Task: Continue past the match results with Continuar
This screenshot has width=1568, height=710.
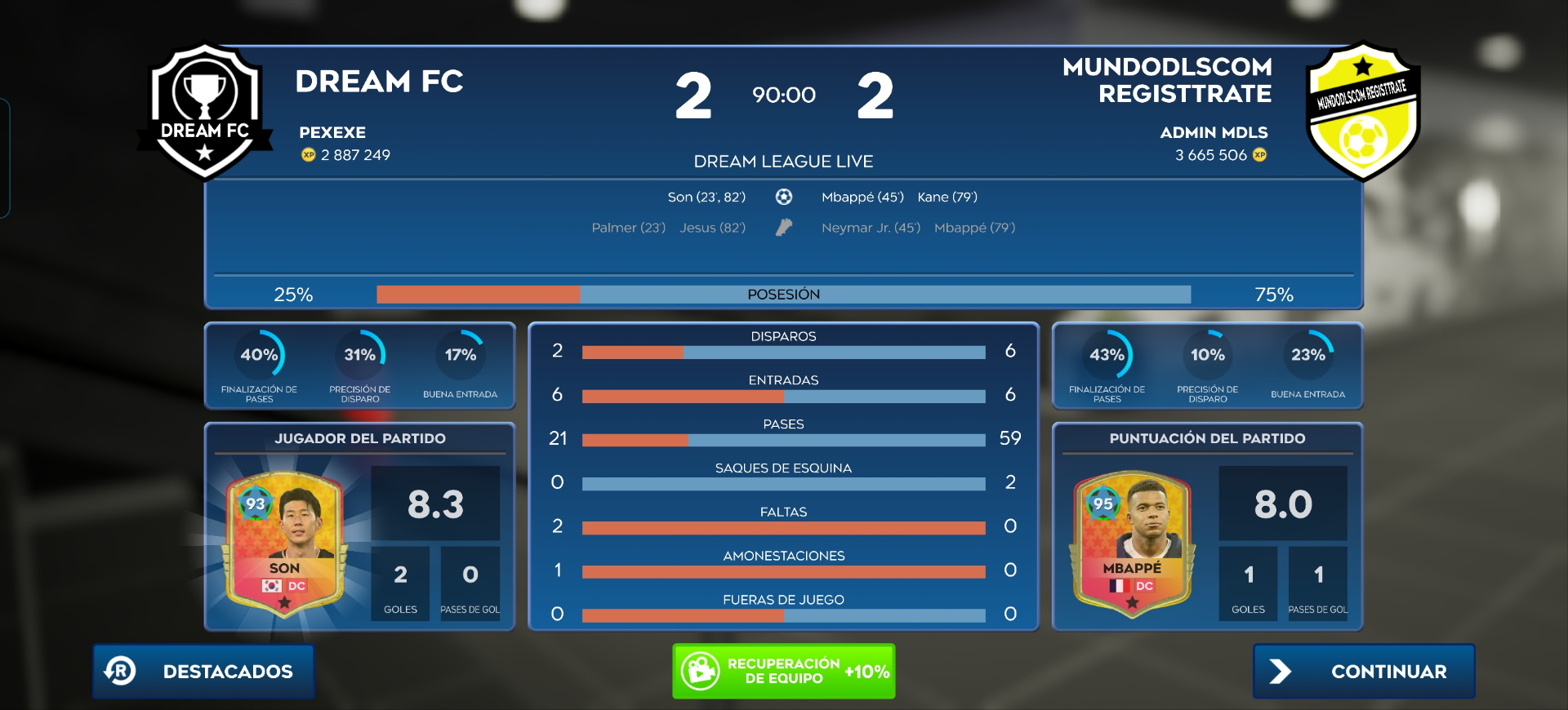Action: pyautogui.click(x=1363, y=671)
